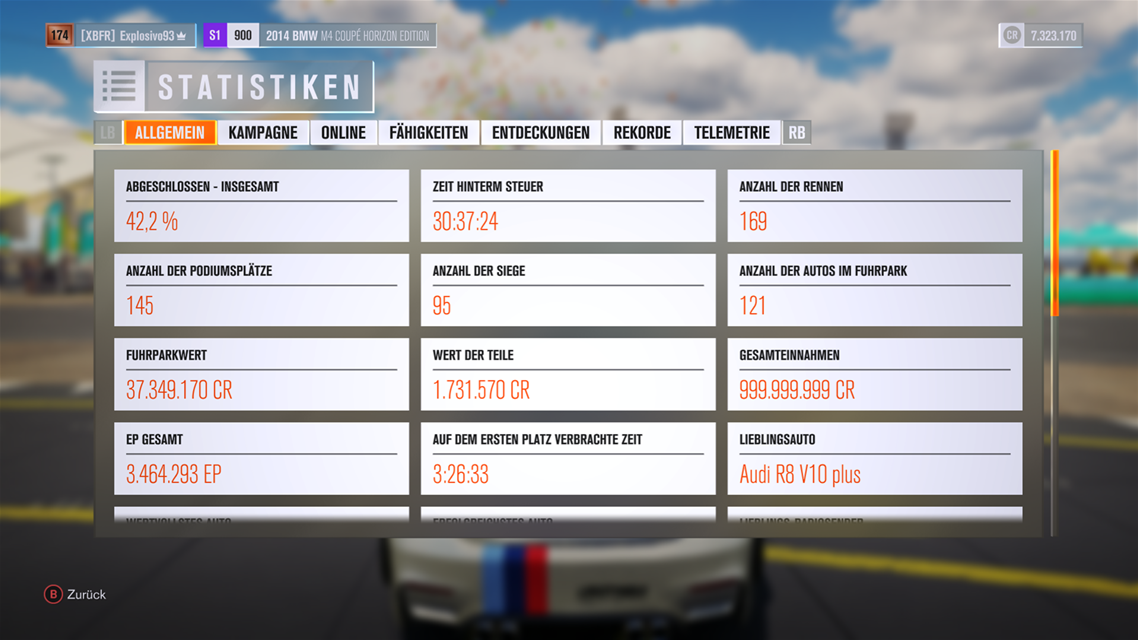Open the Rekorde tab
This screenshot has height=640, width=1138.
[x=642, y=133]
